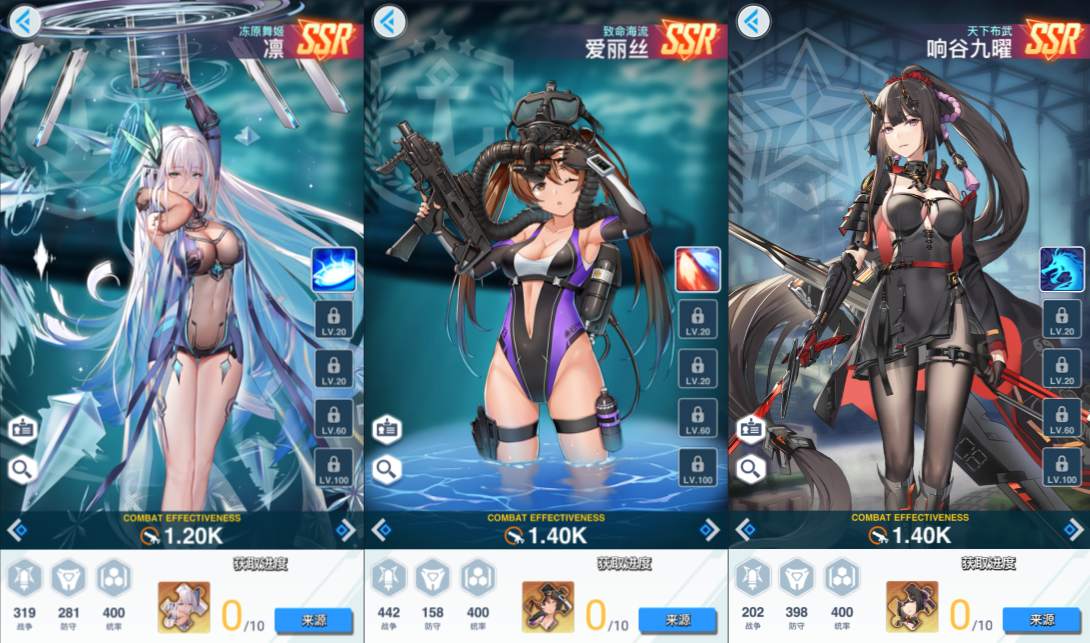Tap 响谷九曜's locked LV.100 skill slot
The height and width of the screenshot is (643, 1090).
tap(1061, 468)
